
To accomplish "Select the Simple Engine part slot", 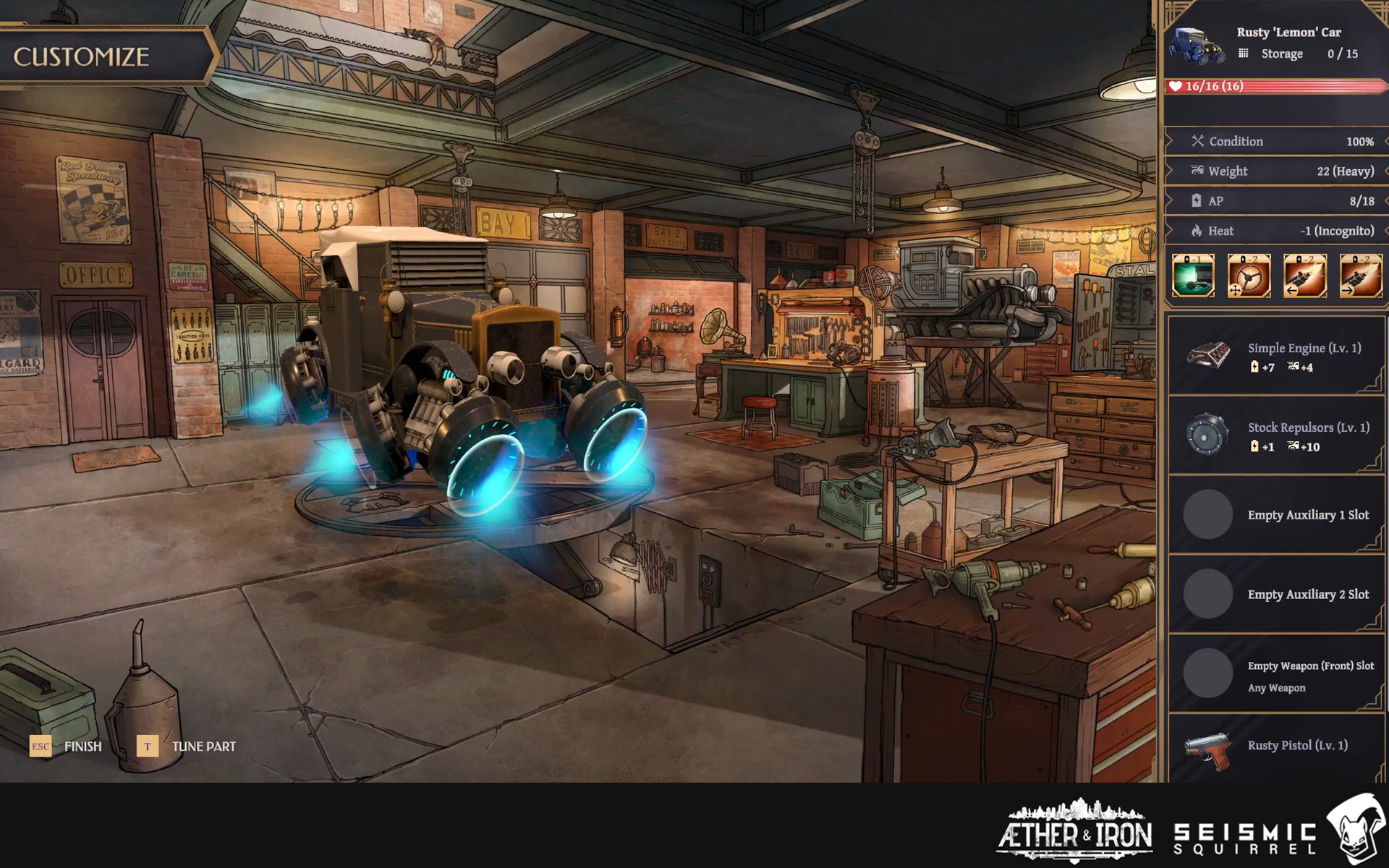I will click(x=1276, y=356).
